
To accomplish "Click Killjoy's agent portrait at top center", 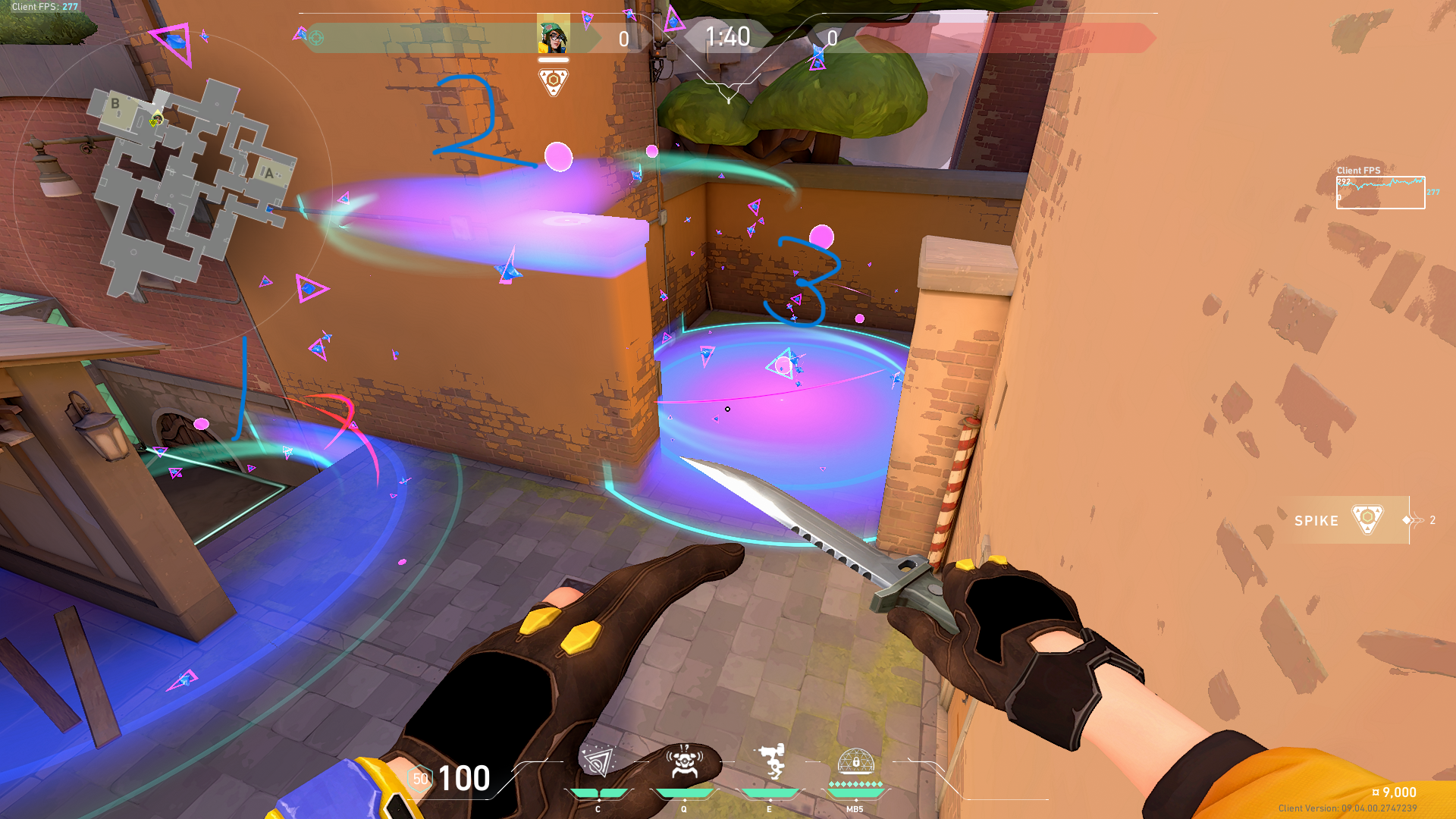I will pos(553,36).
